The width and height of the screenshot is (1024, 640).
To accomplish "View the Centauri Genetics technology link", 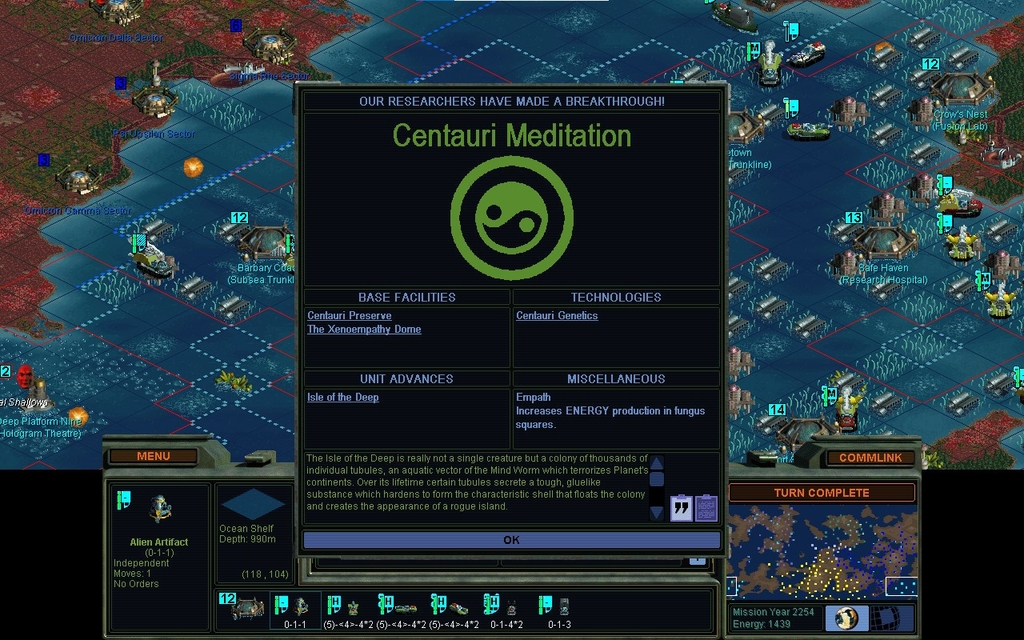I will point(557,316).
